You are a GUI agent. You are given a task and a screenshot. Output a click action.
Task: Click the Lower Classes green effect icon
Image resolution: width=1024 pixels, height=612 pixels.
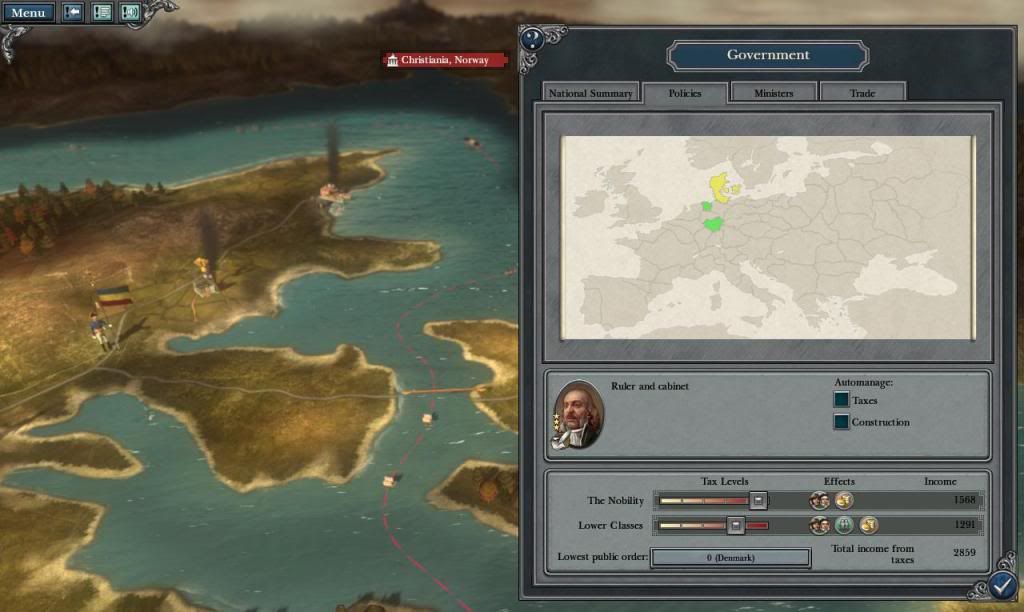[x=845, y=525]
